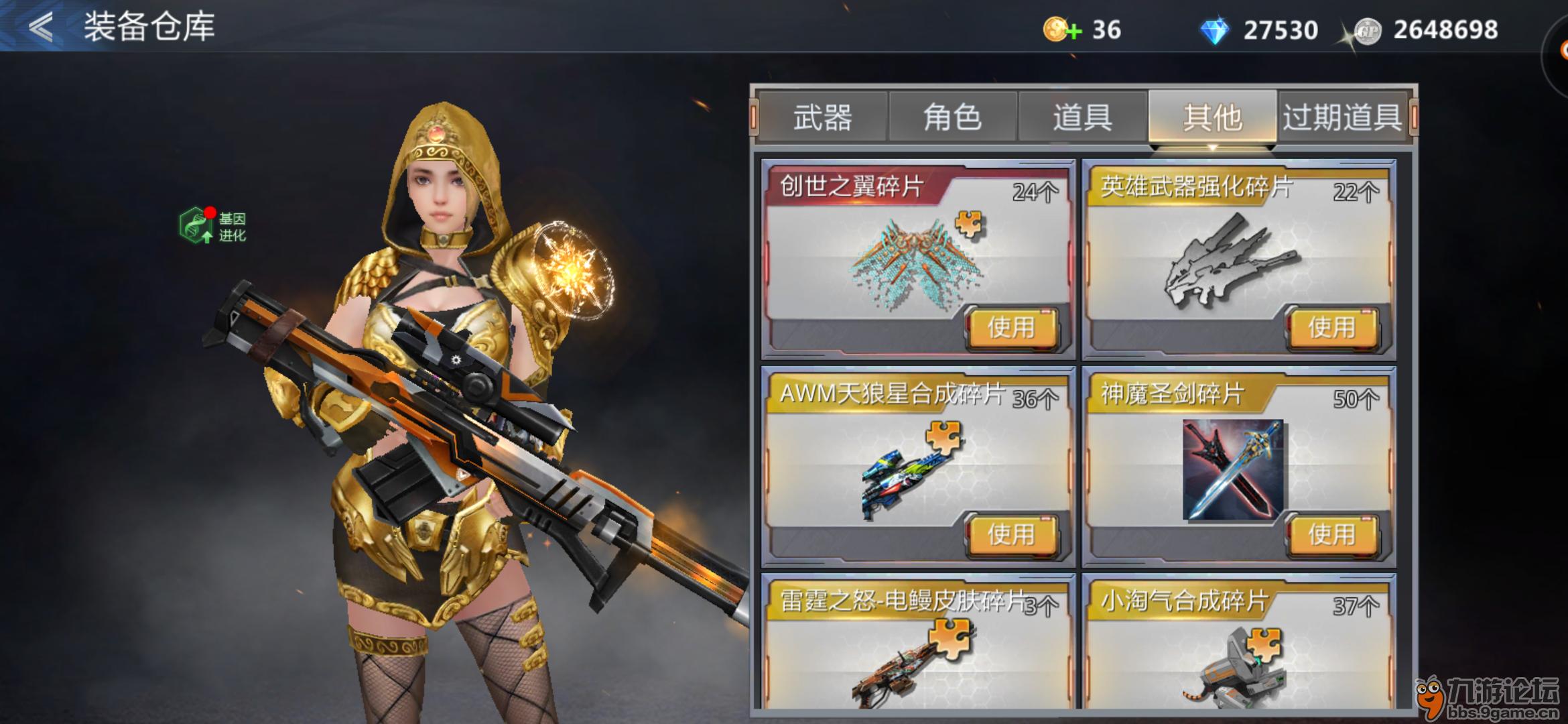Use the 创世之翼碎片 item
The width and height of the screenshot is (1568, 724).
tap(1011, 328)
